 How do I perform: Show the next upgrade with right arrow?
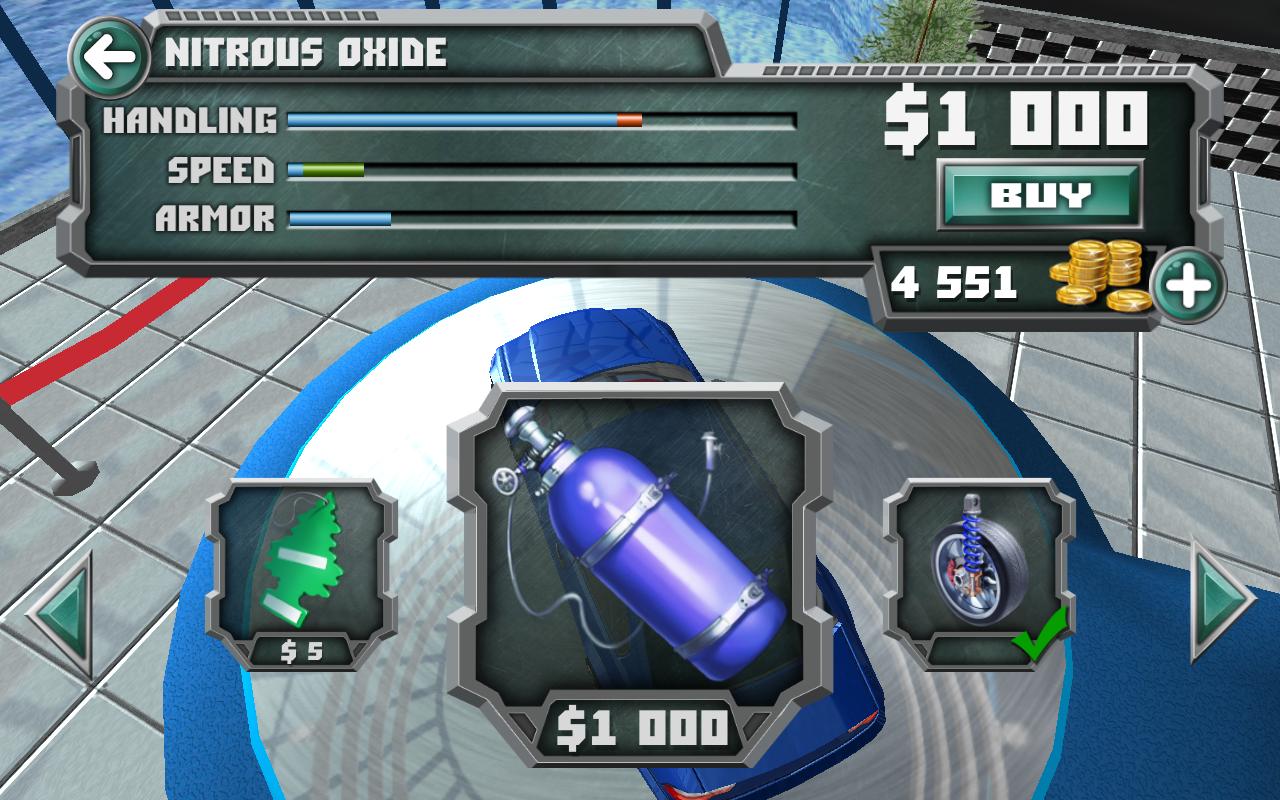[x=1220, y=599]
